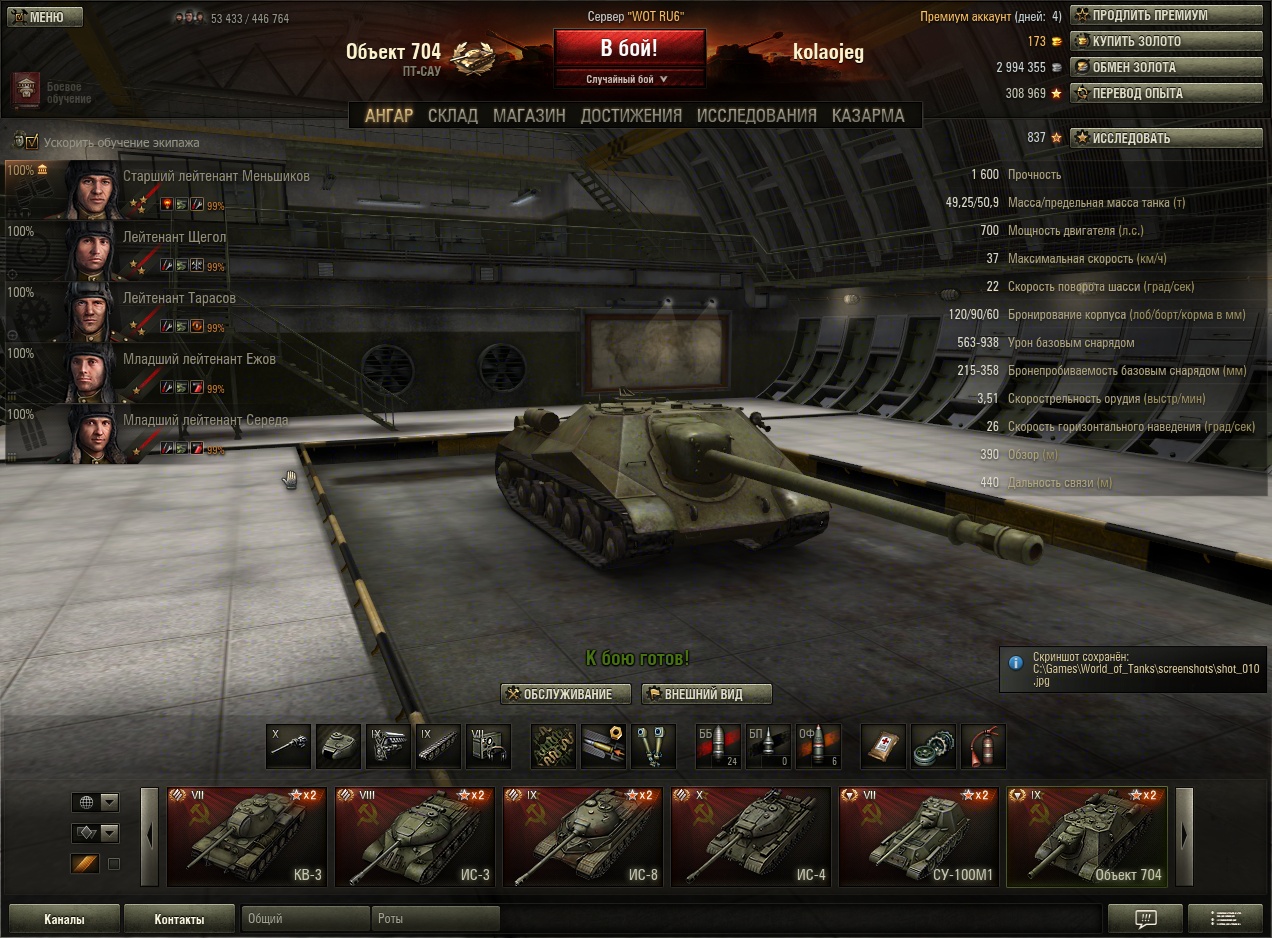Select the КВ-3 tank thumbnail
This screenshot has width=1272, height=938.
pos(247,837)
